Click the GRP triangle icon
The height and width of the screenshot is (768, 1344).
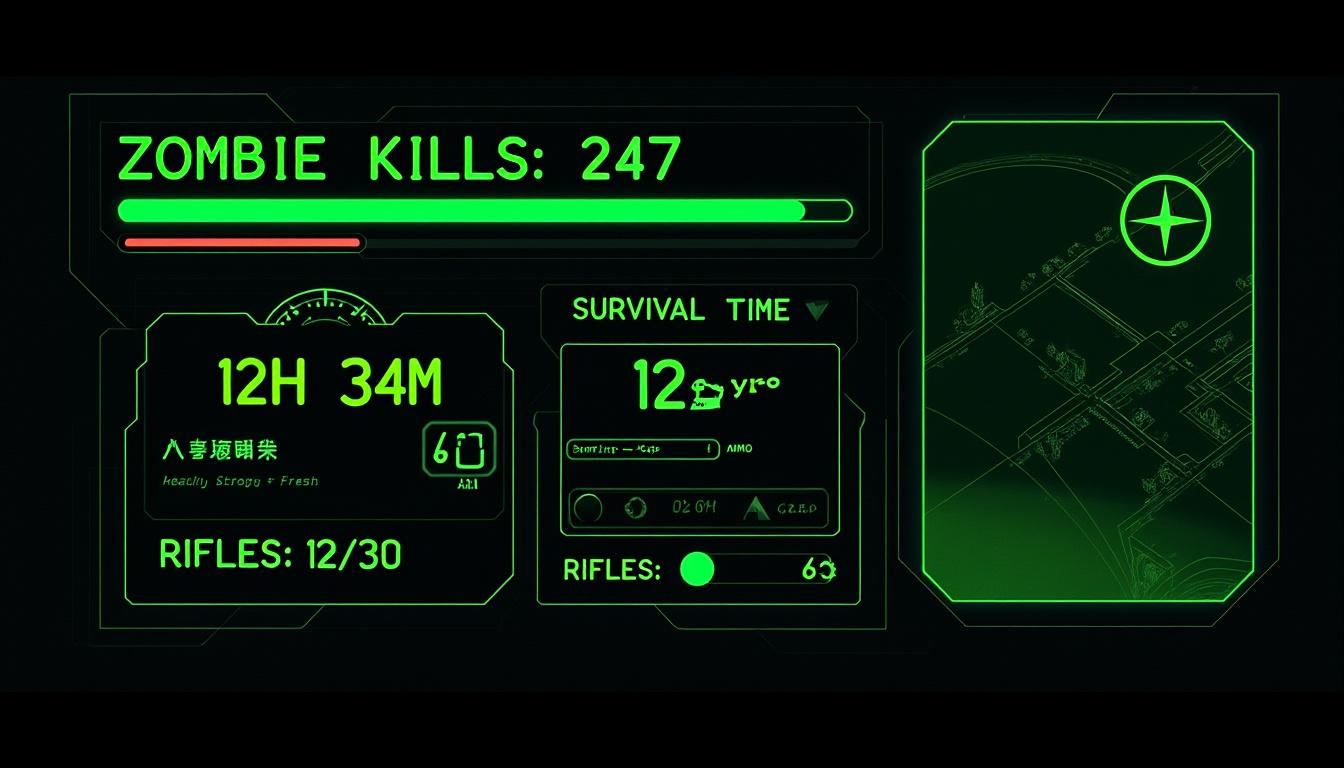tap(755, 508)
